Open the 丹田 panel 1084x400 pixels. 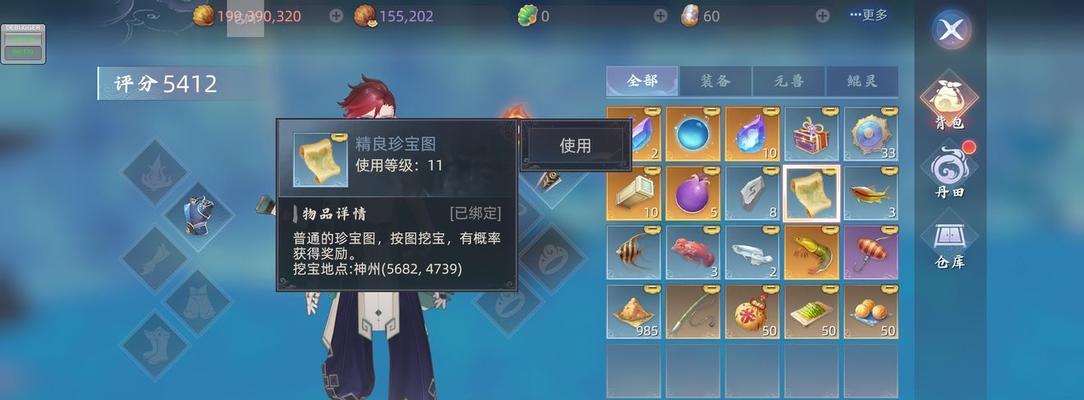point(949,172)
